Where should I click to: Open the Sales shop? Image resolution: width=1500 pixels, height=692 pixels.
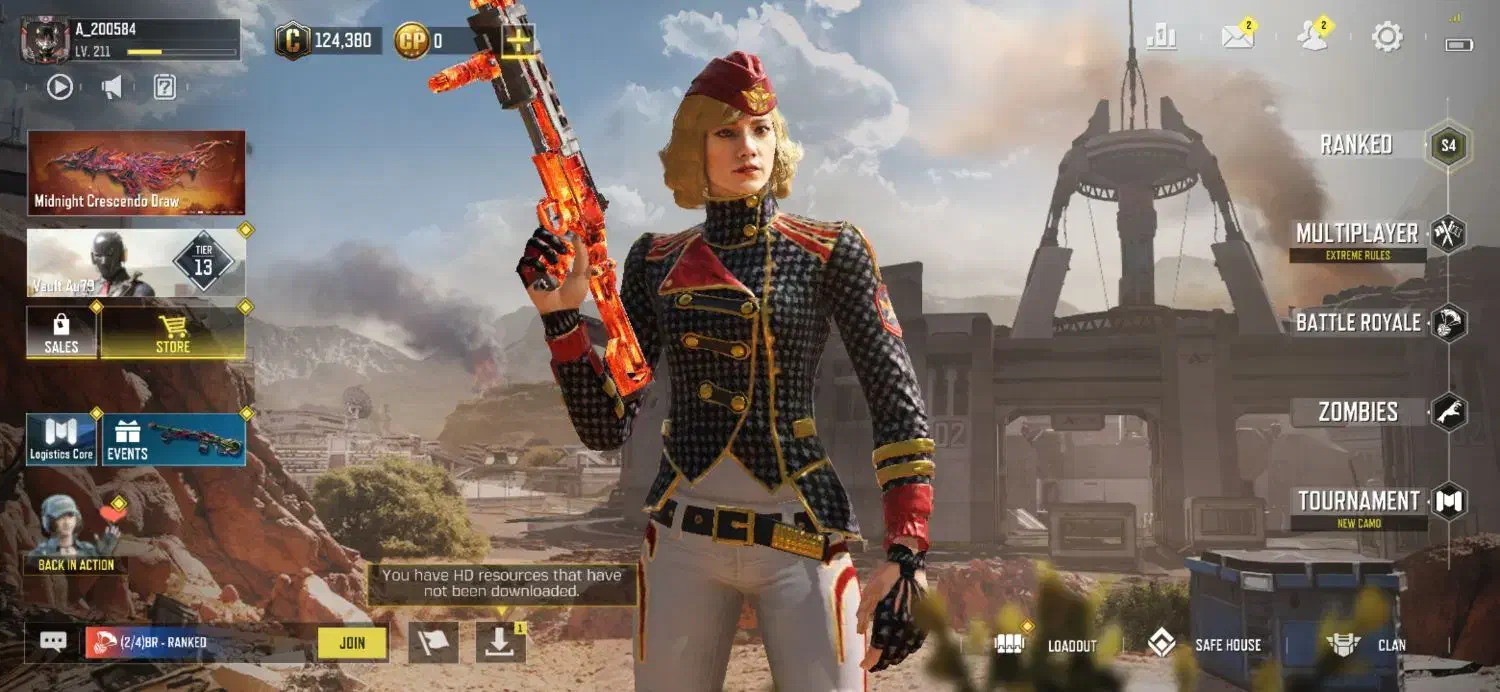[61, 332]
